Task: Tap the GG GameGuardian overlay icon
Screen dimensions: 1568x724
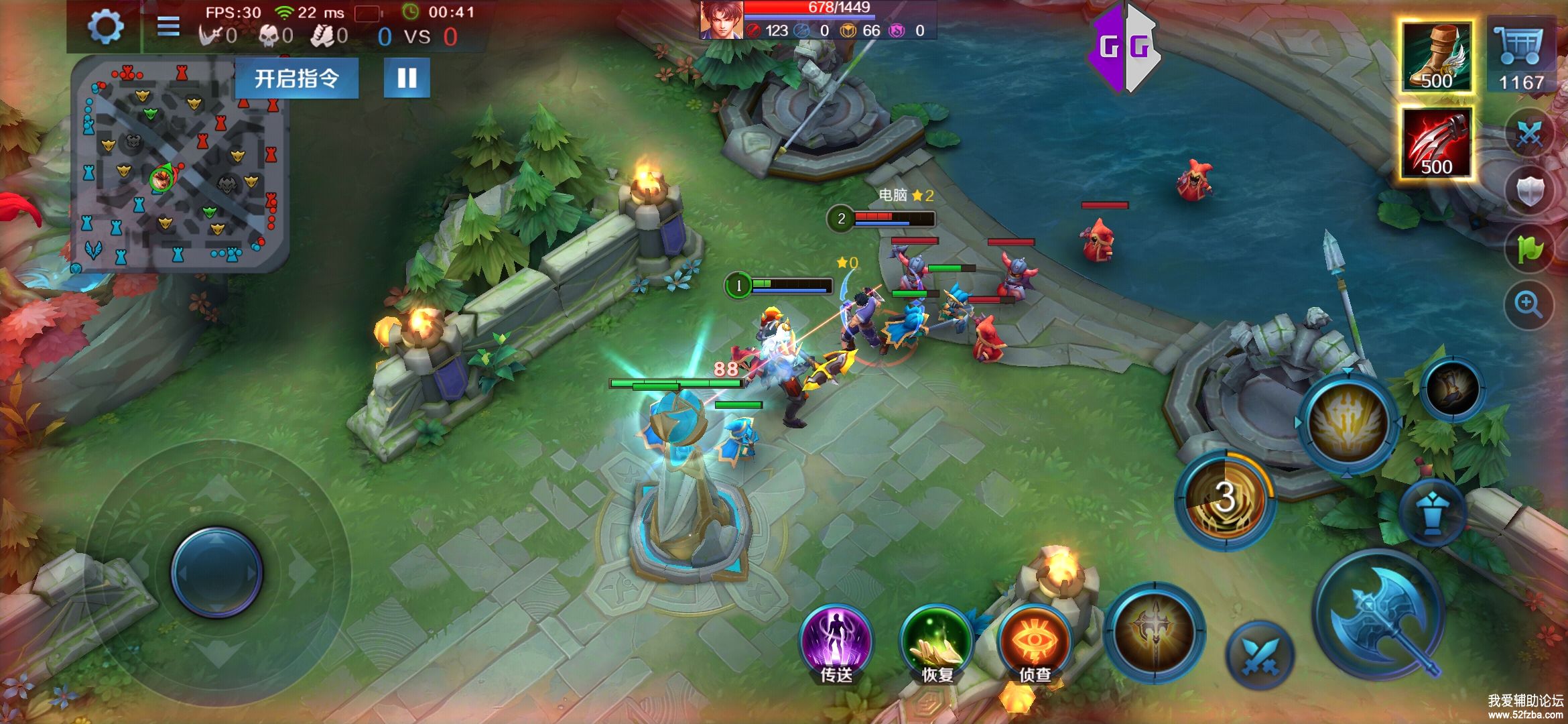Action: point(1124,47)
